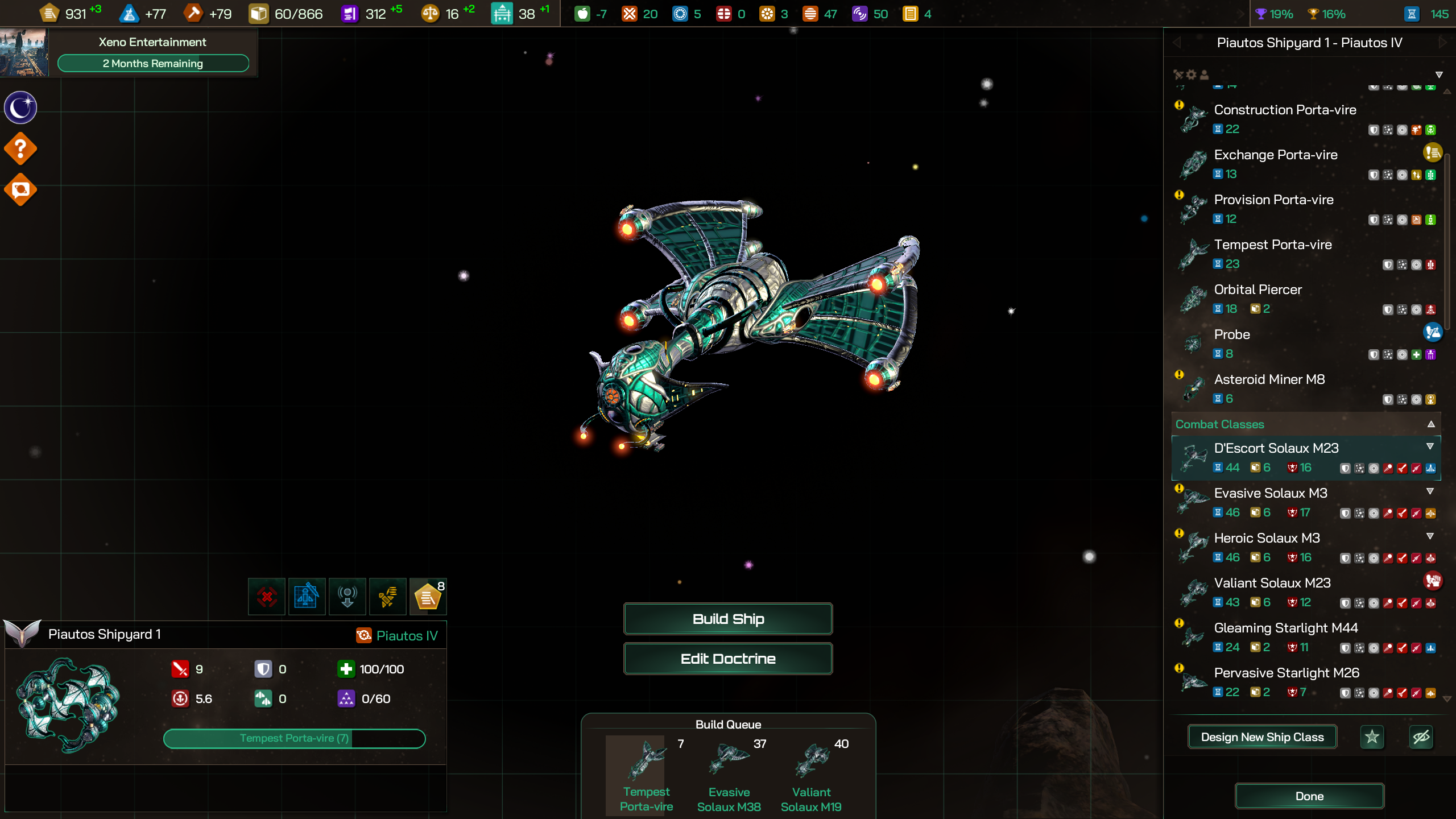Open Design New Ship Class

[x=1262, y=737]
